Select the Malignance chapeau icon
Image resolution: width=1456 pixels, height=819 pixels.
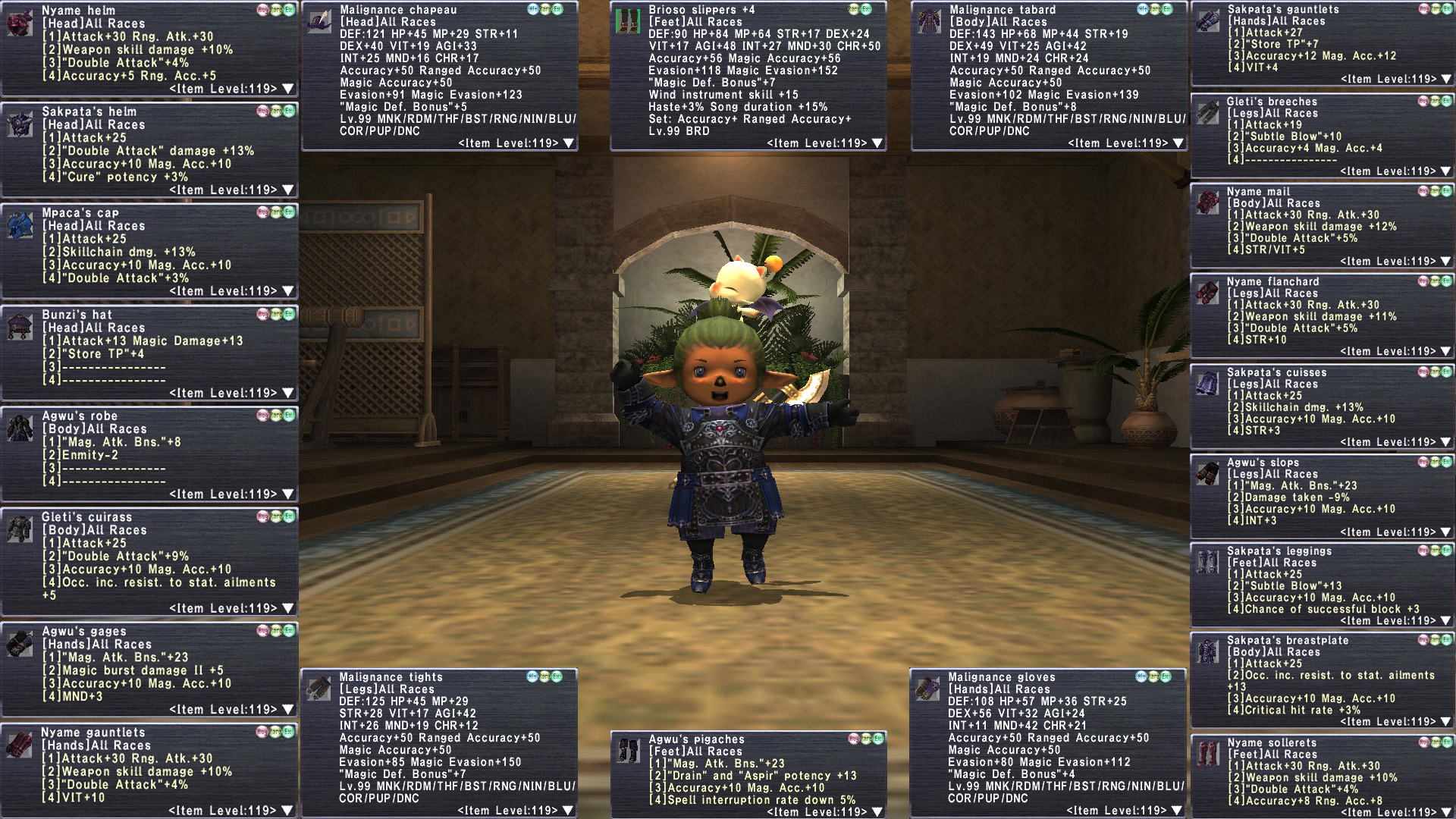click(x=320, y=22)
